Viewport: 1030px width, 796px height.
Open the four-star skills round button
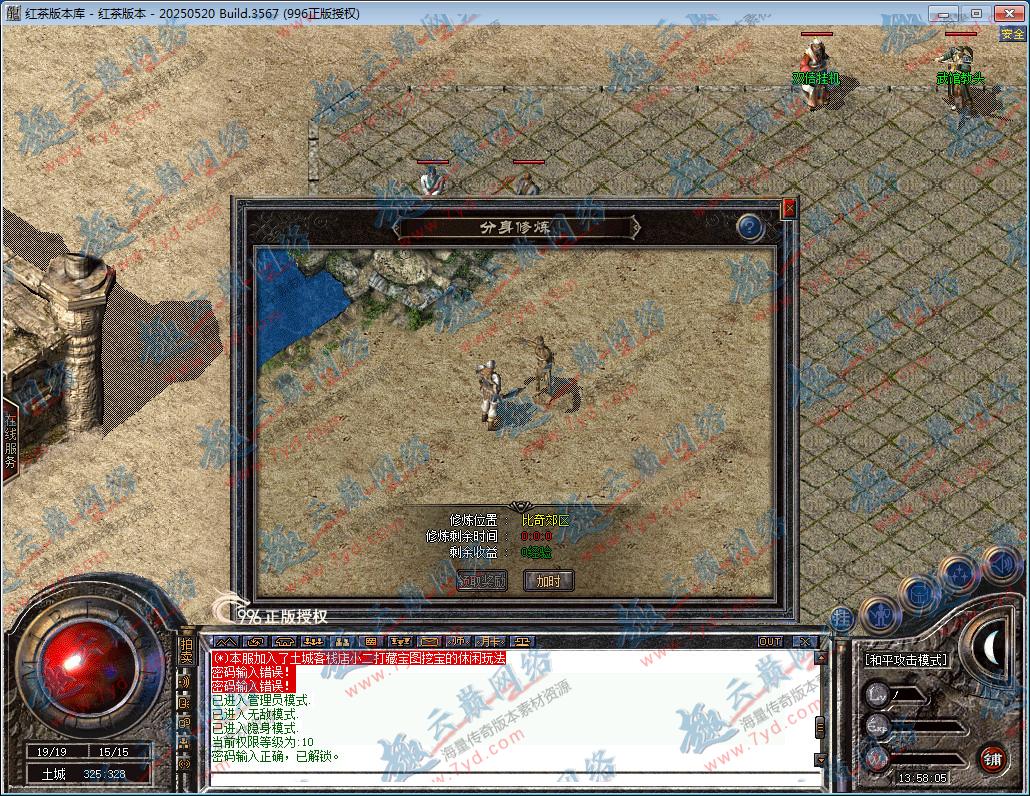point(958,576)
